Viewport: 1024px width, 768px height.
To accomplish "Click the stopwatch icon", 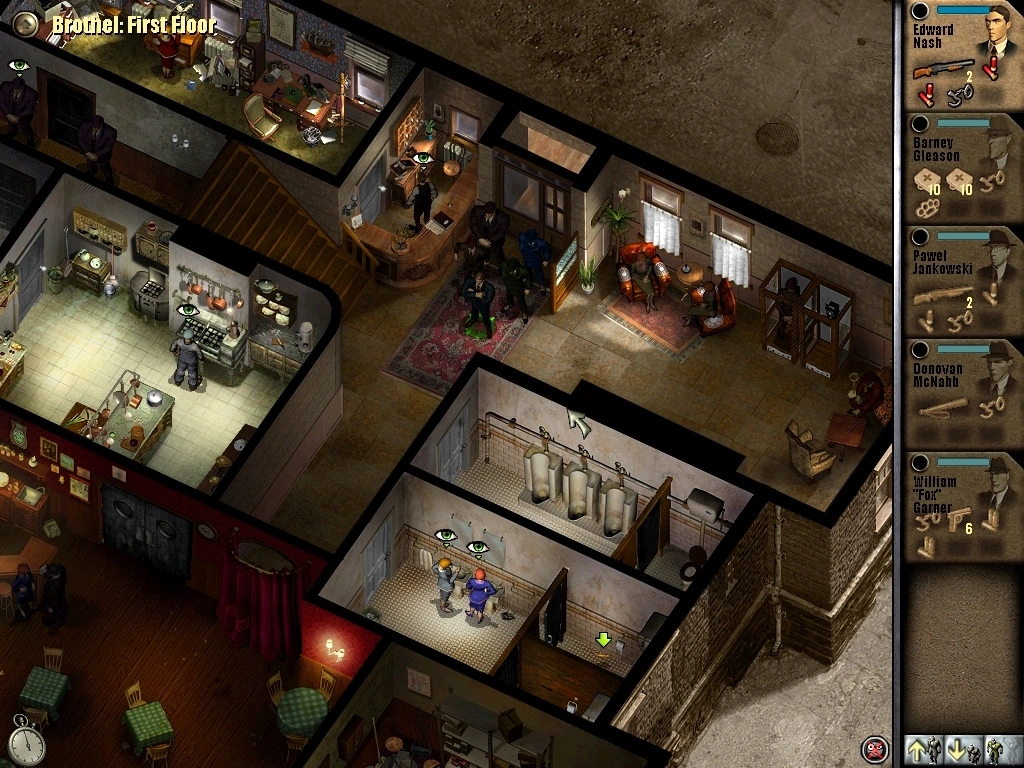I will [x=28, y=741].
